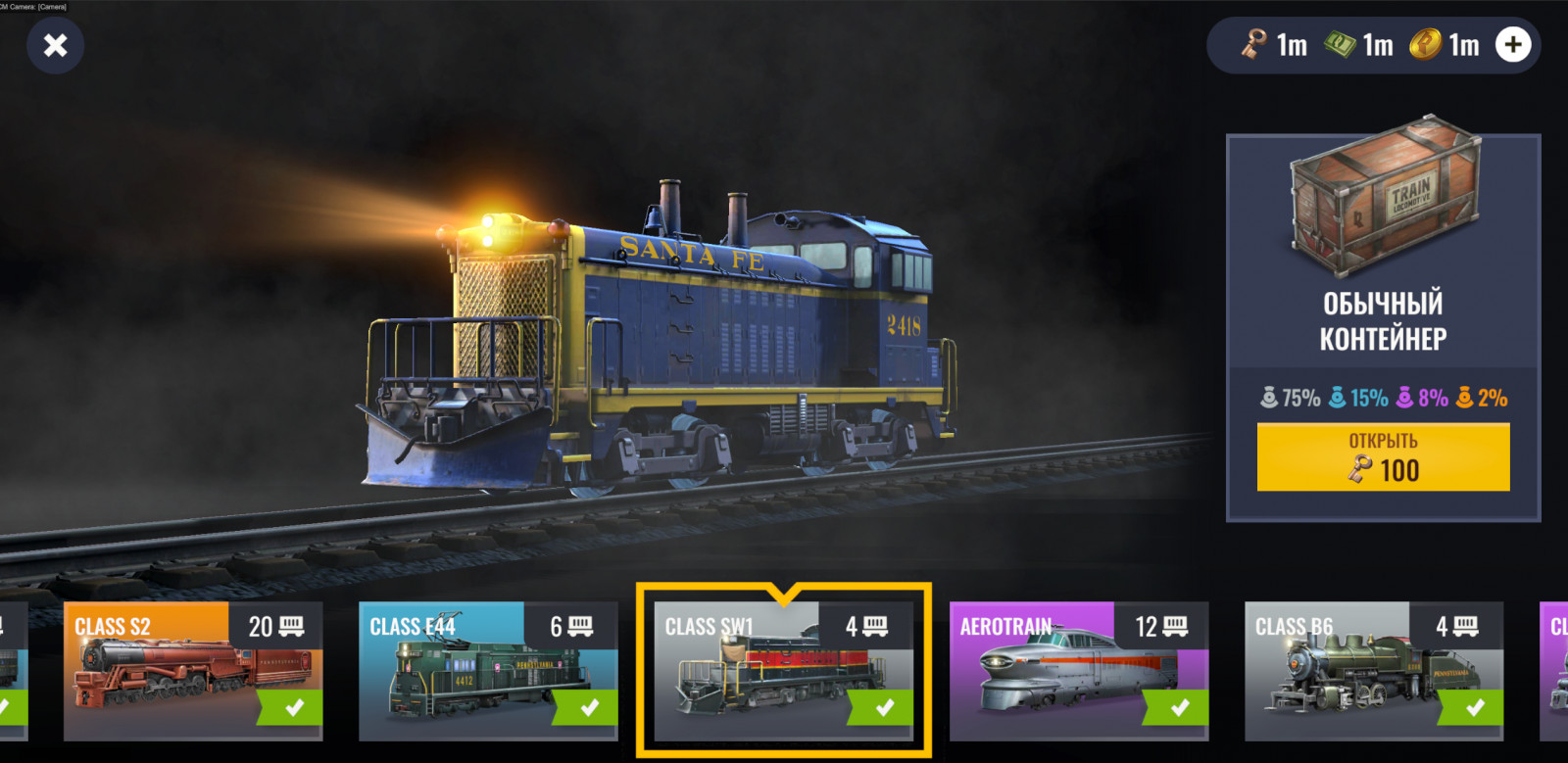Select the Class S2 locomotive card
The height and width of the screenshot is (763, 1568).
[193, 671]
